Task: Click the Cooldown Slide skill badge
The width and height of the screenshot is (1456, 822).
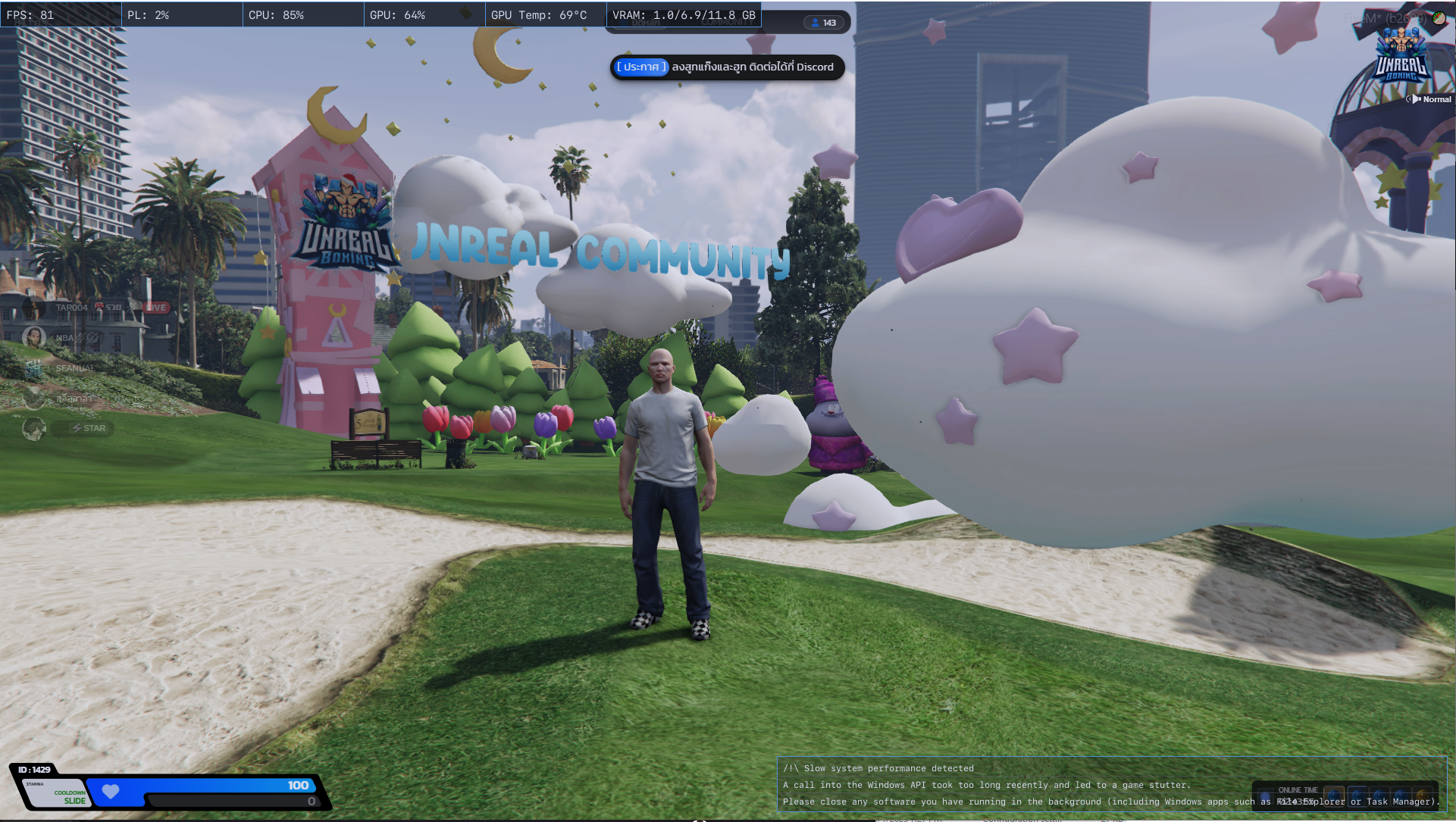Action: [x=70, y=796]
